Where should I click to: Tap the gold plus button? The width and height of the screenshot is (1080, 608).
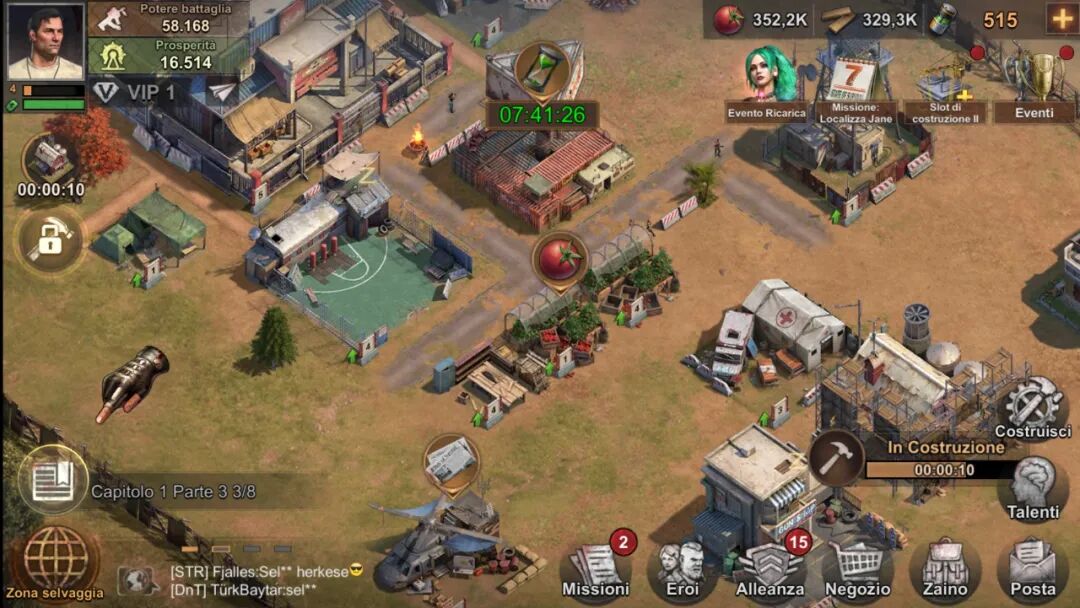point(1061,19)
